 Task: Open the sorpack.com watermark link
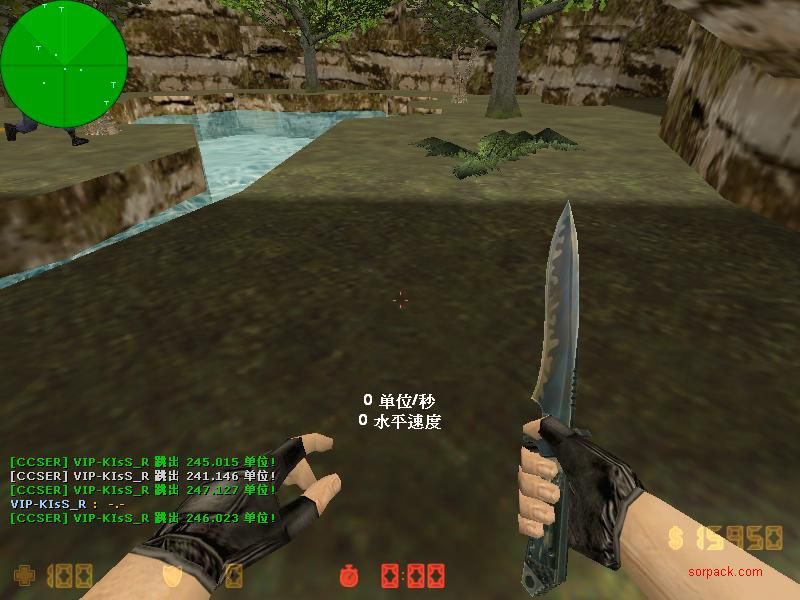[x=725, y=573]
